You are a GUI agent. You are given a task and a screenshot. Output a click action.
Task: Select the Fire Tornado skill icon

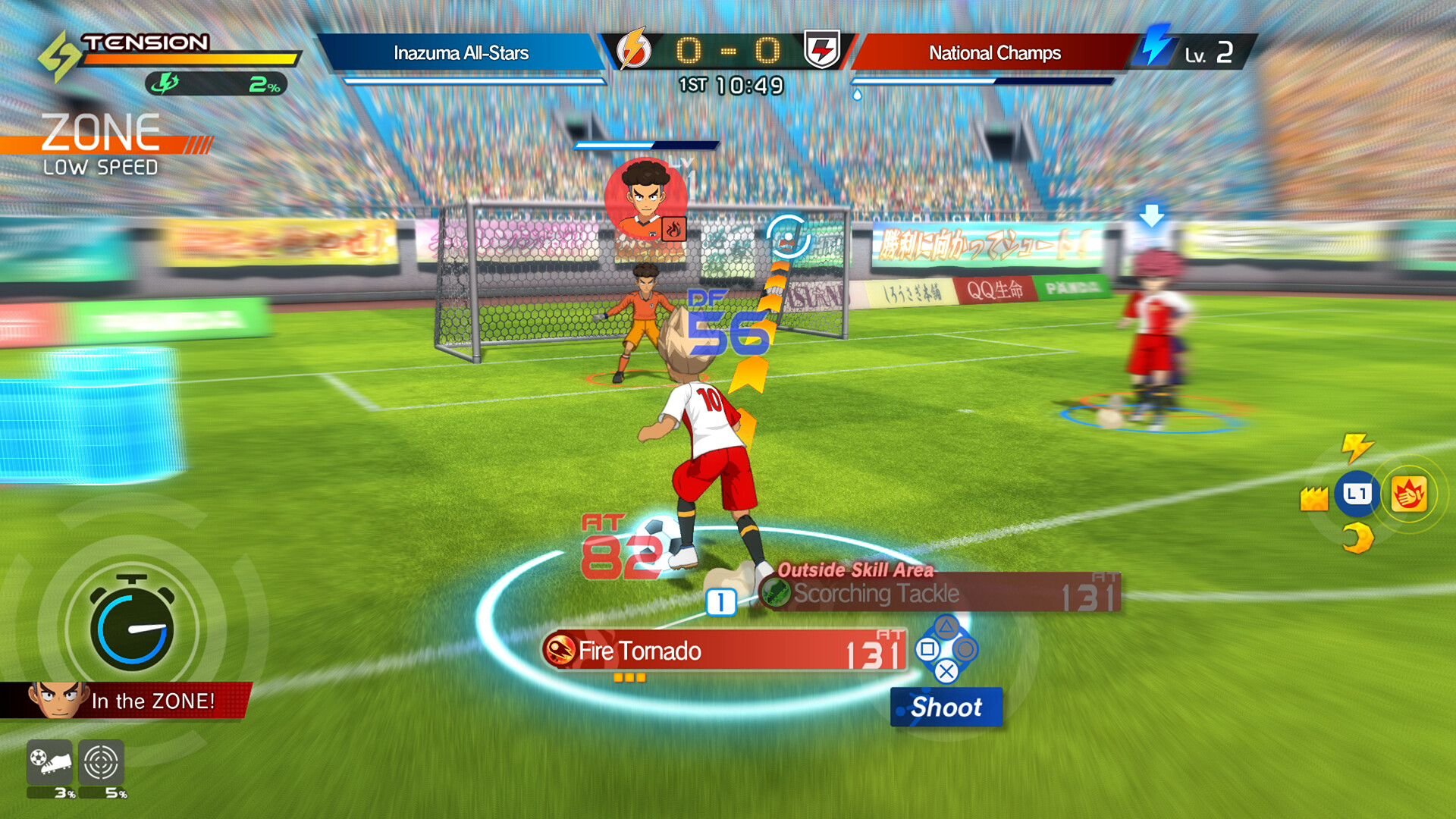[559, 651]
